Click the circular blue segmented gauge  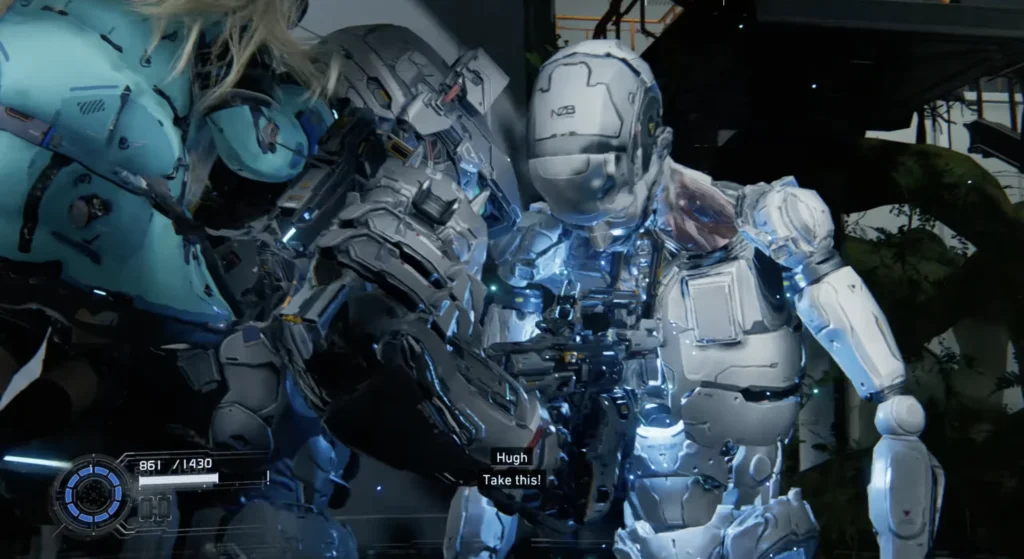[x=92, y=493]
